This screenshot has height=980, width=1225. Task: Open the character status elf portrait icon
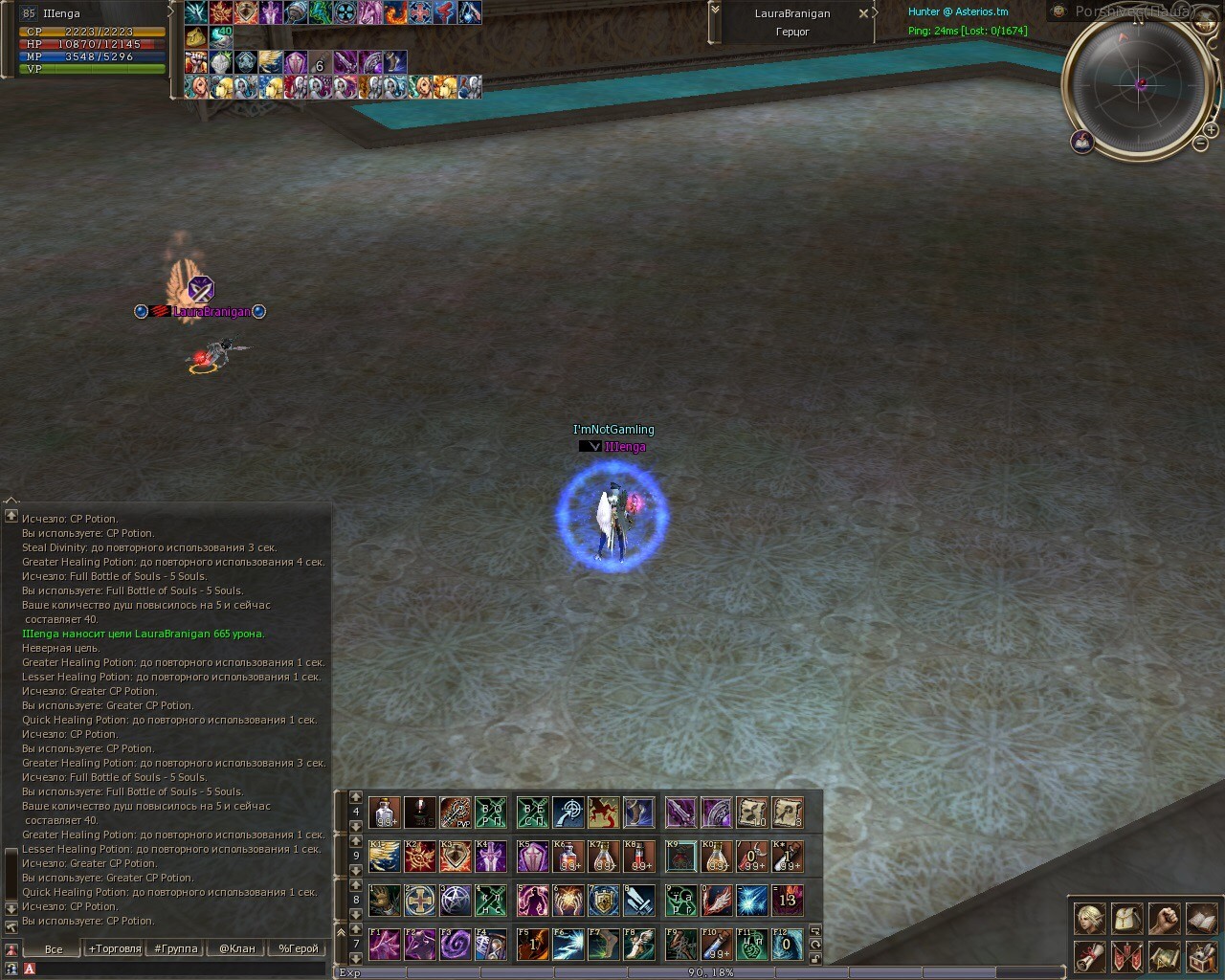tap(1089, 918)
